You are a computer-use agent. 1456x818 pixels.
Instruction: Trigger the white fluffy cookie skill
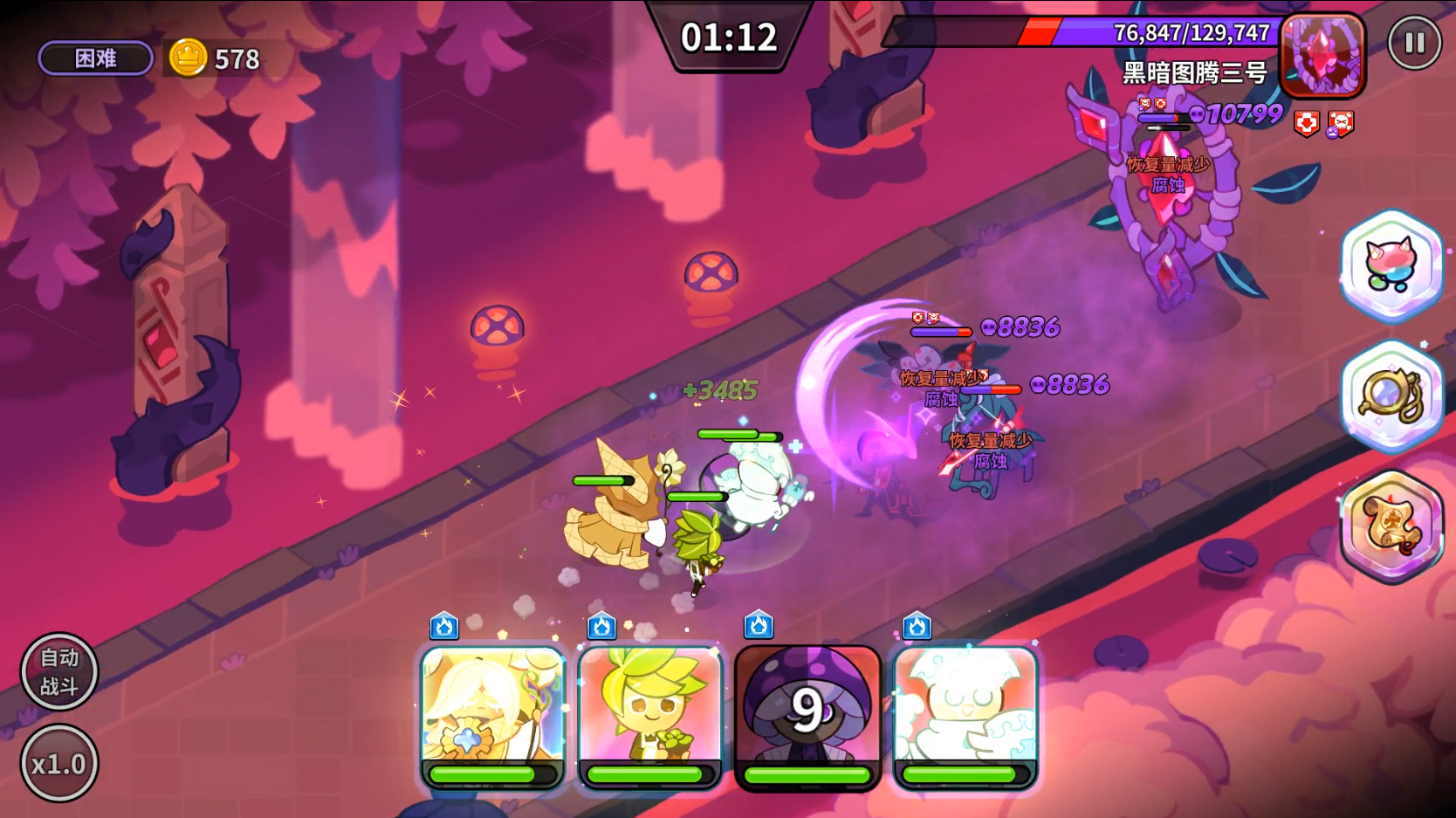point(965,716)
